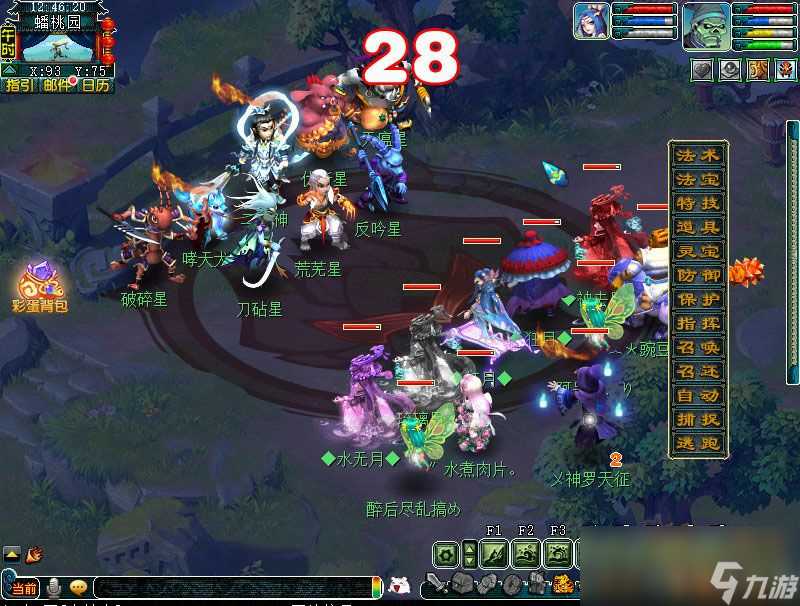Choose 防御 to defend this turn

pyautogui.click(x=698, y=276)
